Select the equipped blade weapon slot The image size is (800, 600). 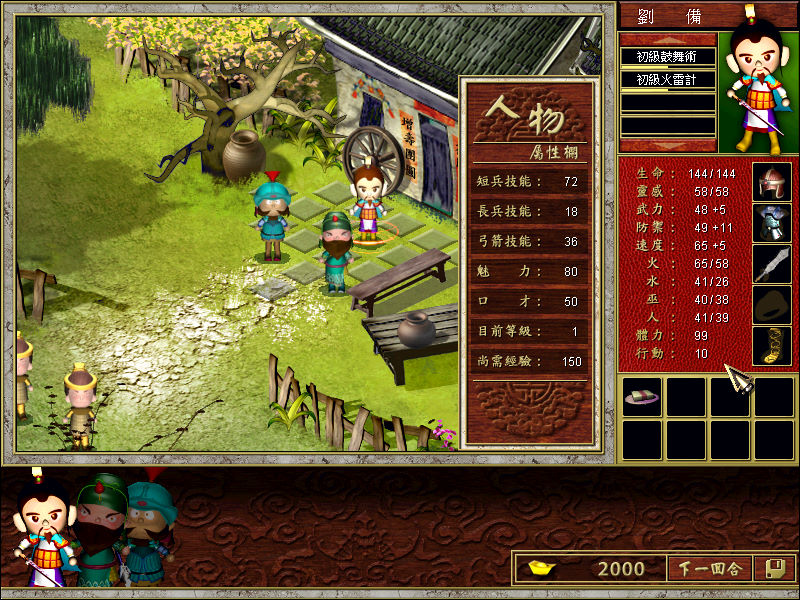pos(771,264)
